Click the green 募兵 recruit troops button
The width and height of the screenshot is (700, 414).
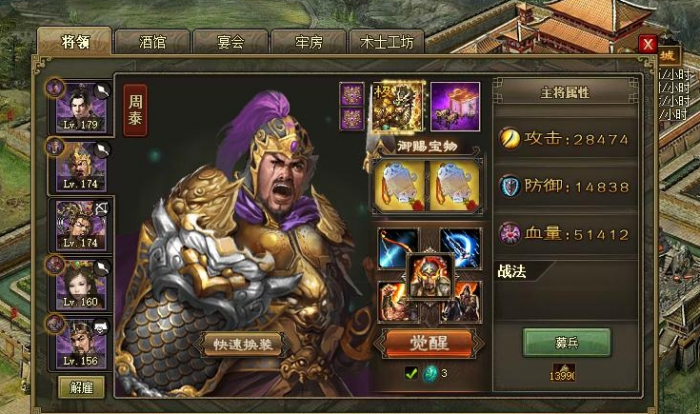coord(567,342)
